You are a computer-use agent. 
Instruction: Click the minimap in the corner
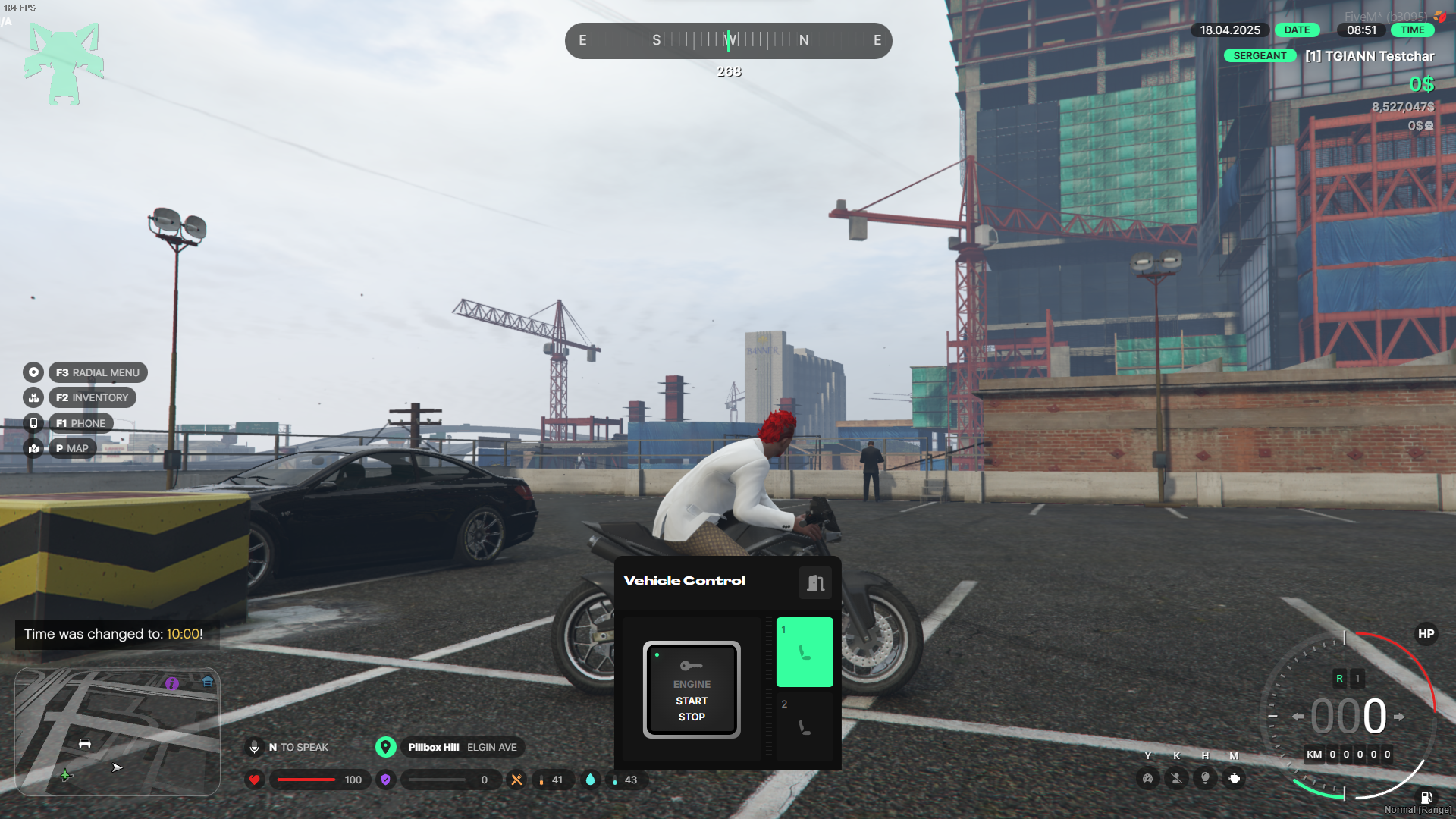pos(118,731)
